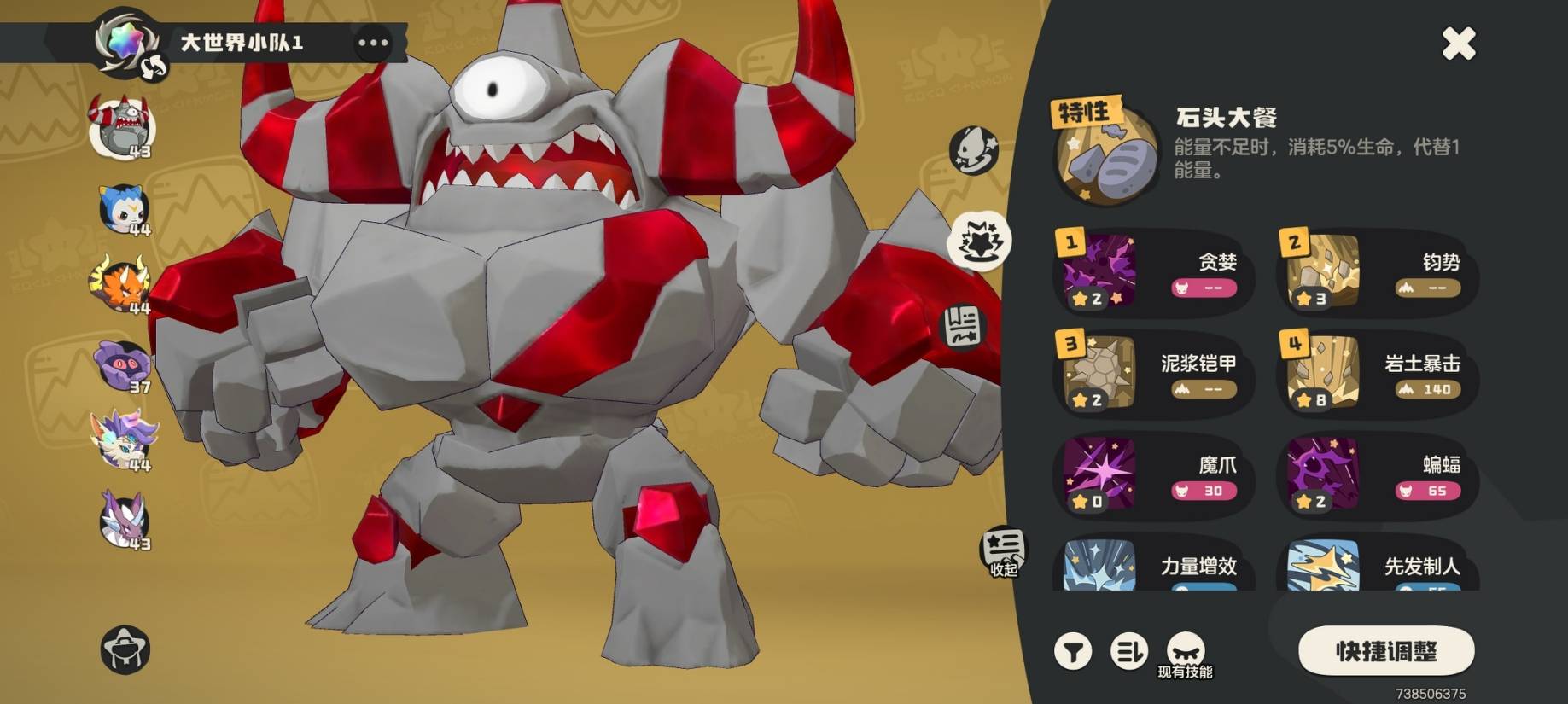Select the 力量增效 skill entry
The width and height of the screenshot is (1568, 704).
click(1153, 567)
